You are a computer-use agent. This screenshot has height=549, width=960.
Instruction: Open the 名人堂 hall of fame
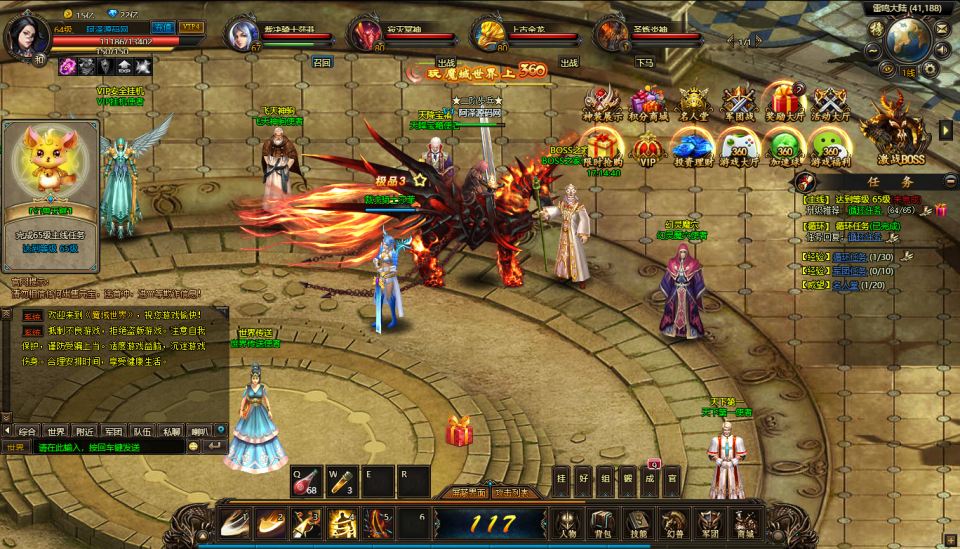pos(692,104)
